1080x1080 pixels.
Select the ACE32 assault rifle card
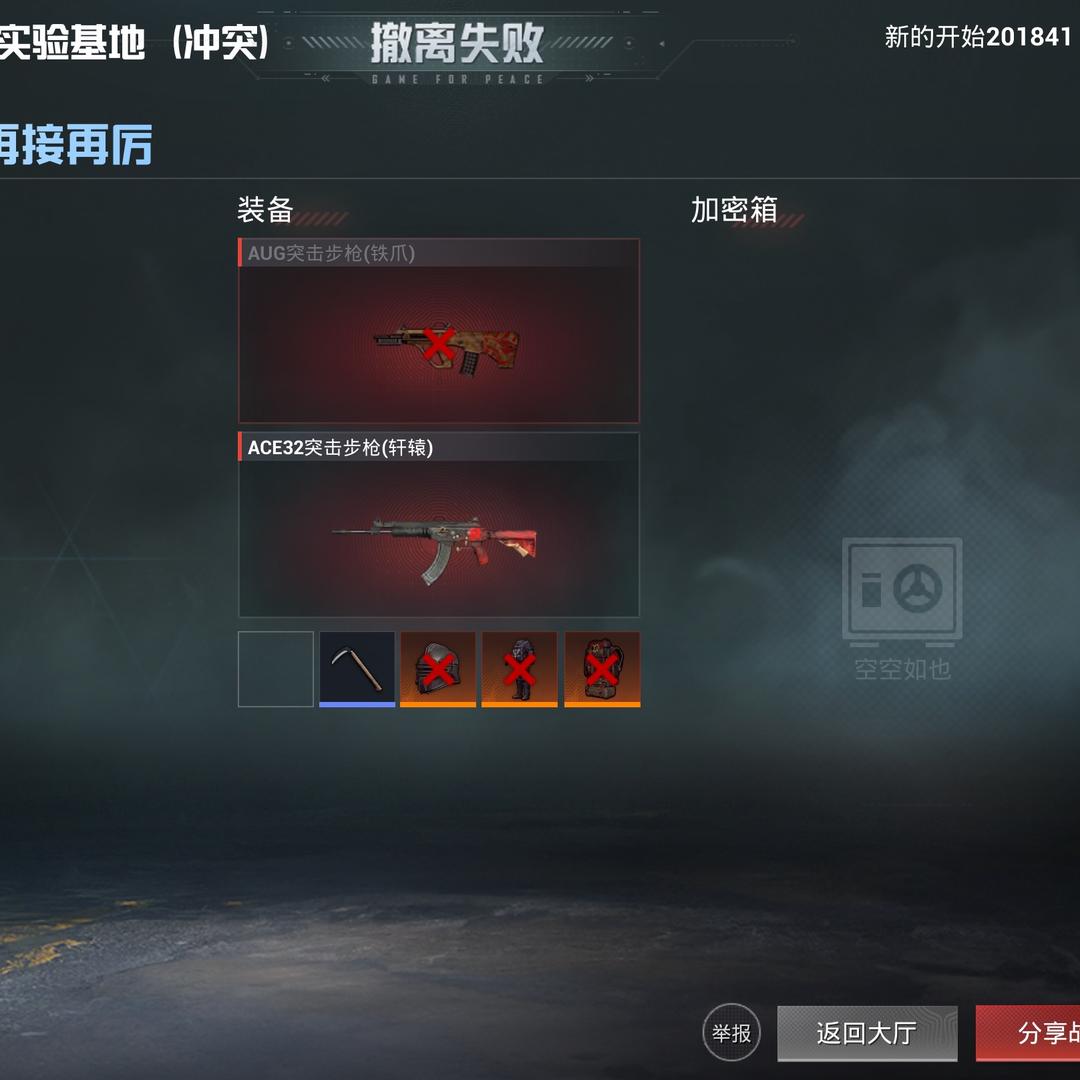[439, 525]
